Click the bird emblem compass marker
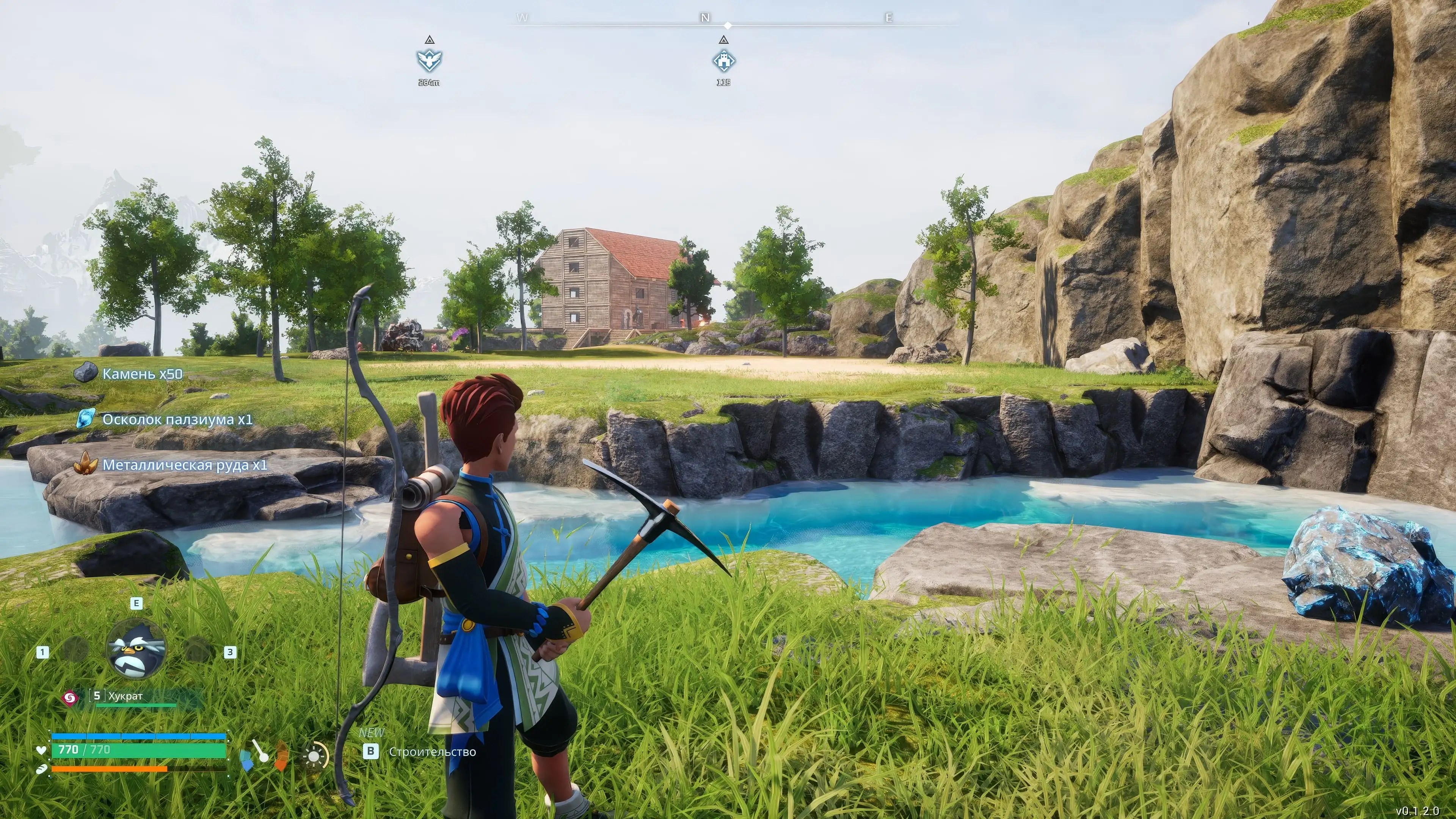 (429, 60)
